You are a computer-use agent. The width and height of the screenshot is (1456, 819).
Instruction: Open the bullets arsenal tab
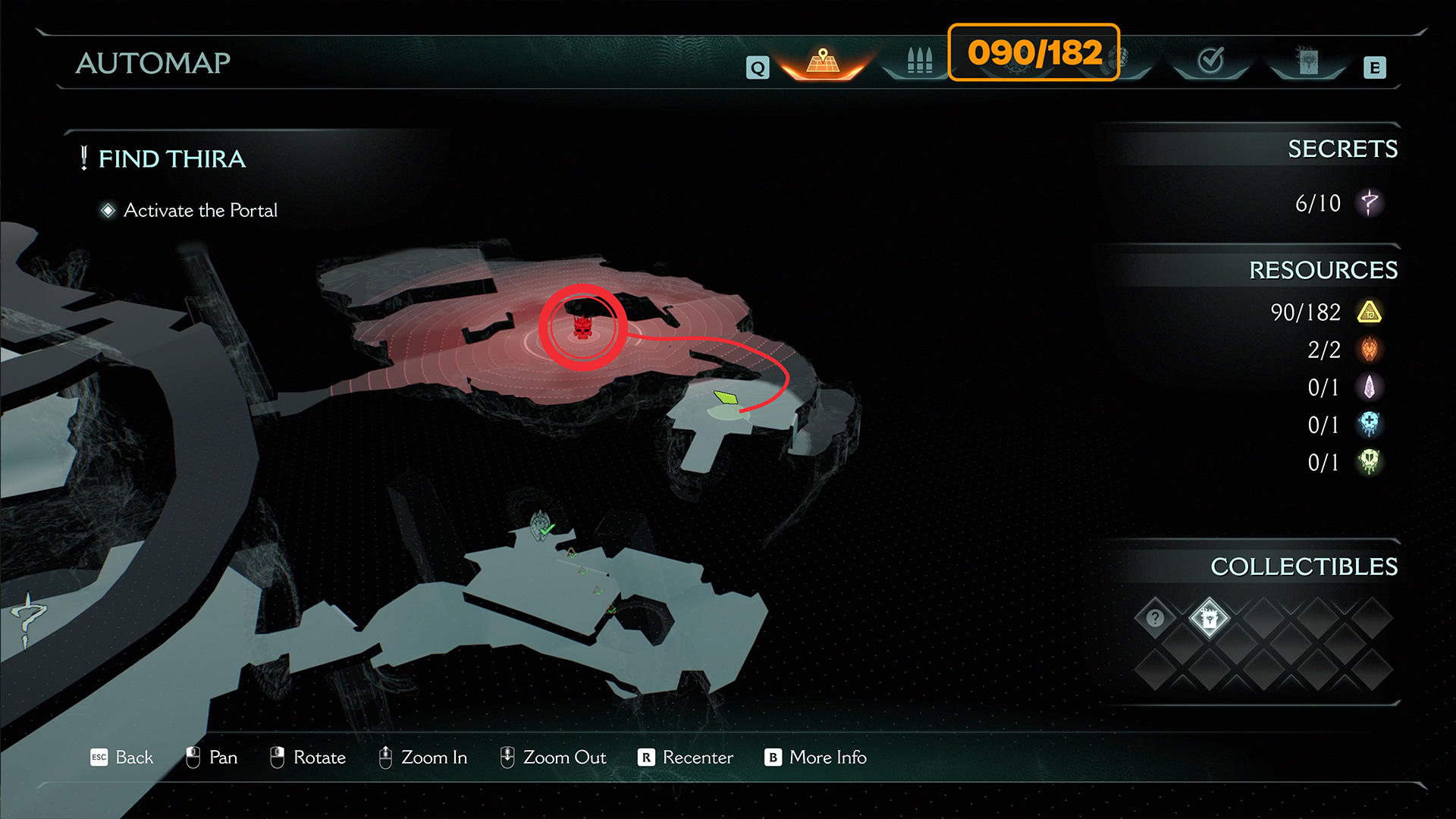(x=919, y=61)
